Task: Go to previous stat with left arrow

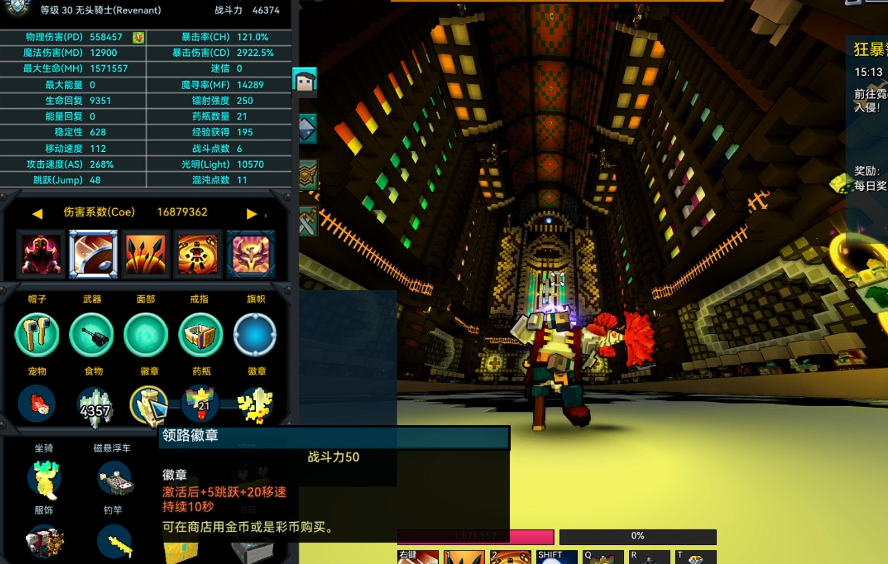Action: 37,213
